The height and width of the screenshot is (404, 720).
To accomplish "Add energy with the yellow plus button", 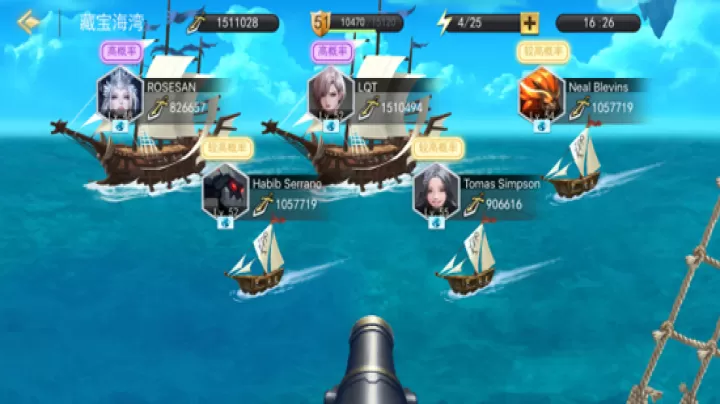I will tap(529, 22).
